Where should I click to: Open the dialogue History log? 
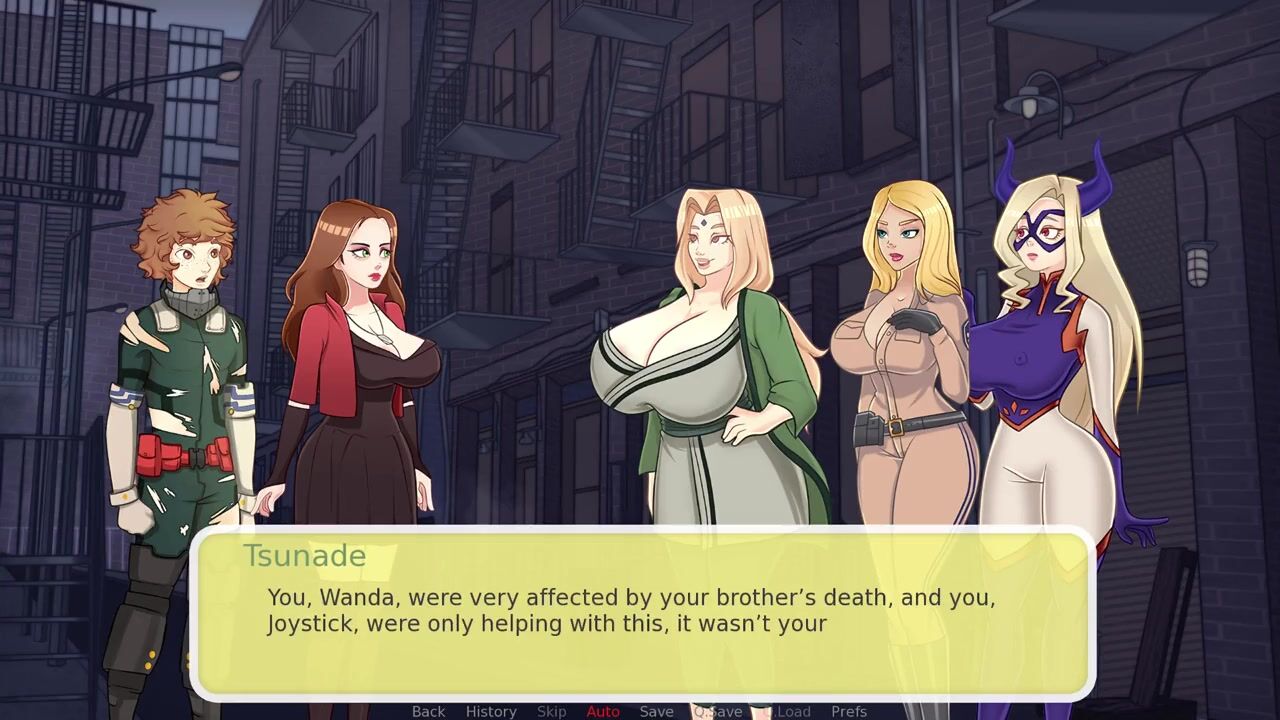click(x=491, y=711)
